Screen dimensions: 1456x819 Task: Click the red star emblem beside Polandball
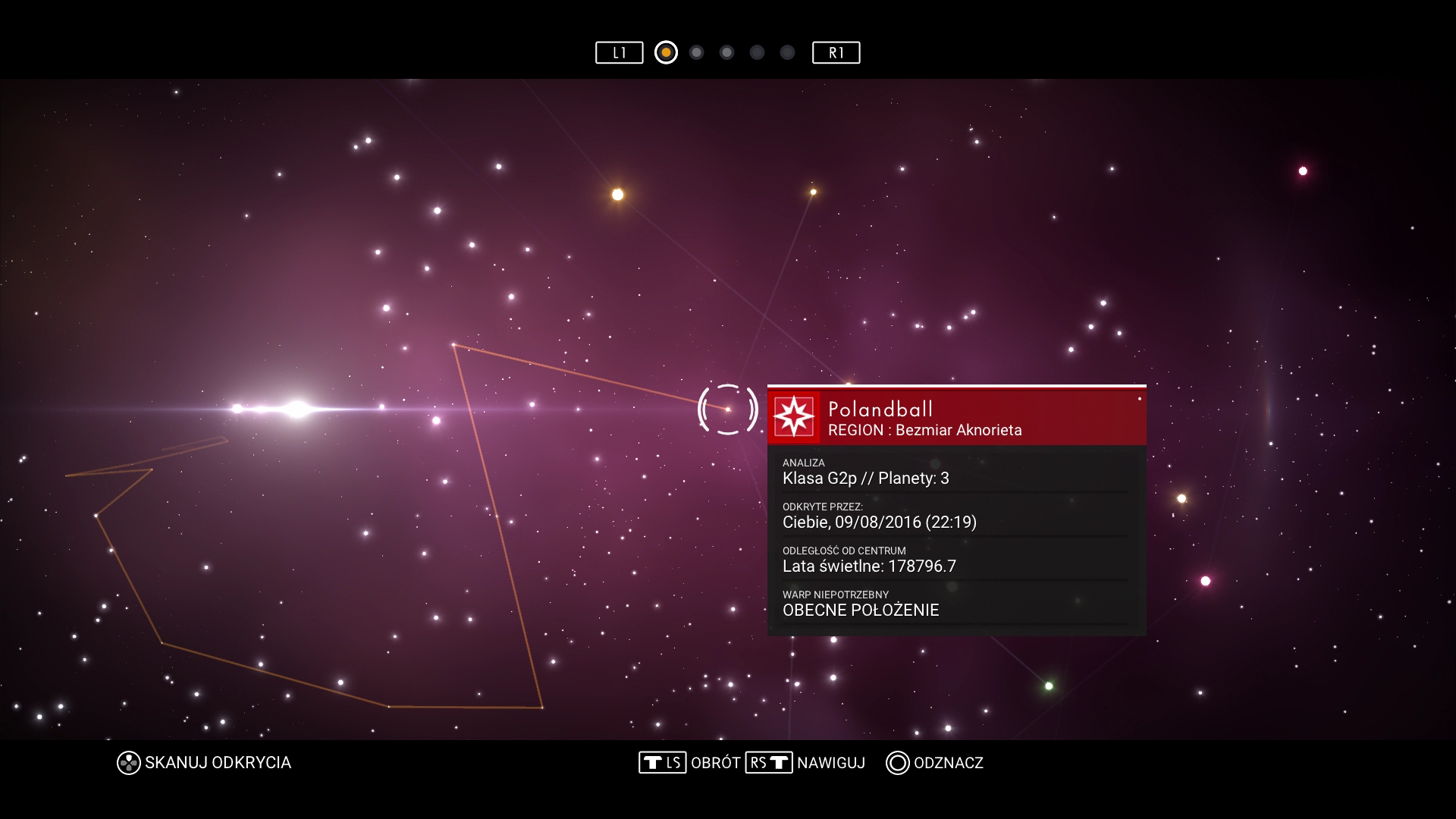pos(794,417)
